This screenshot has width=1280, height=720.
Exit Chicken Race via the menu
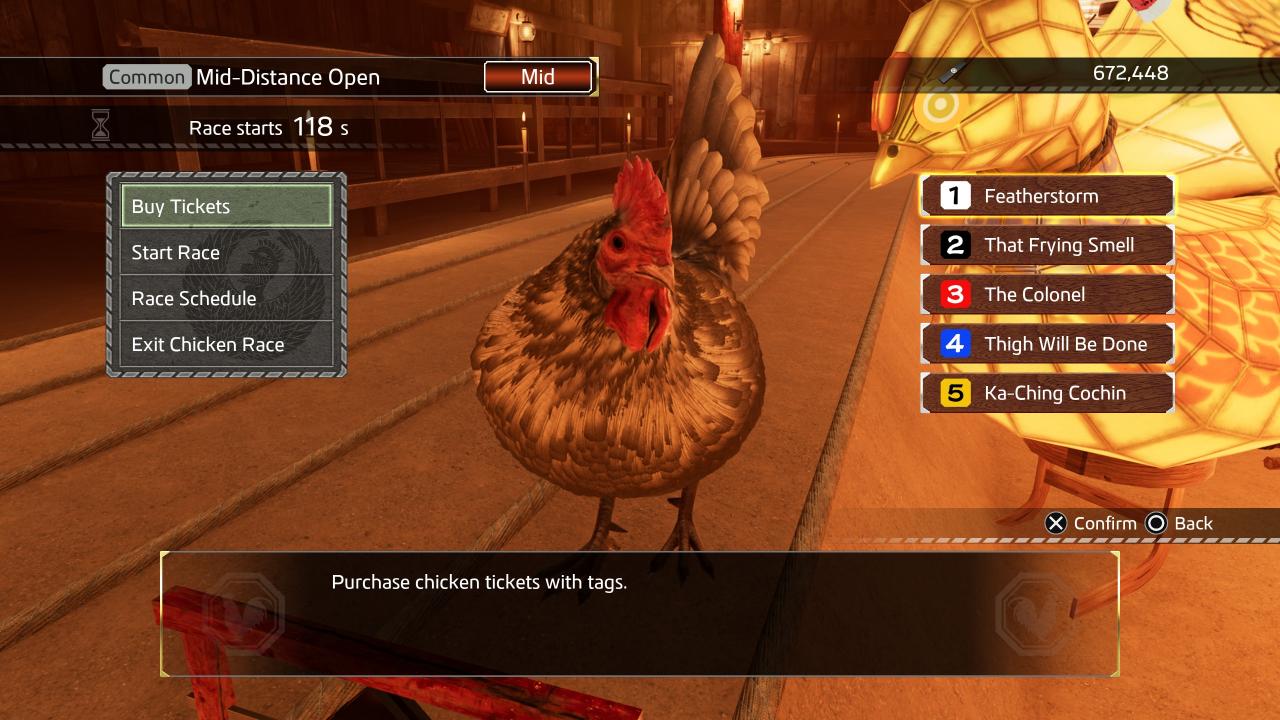pos(226,344)
